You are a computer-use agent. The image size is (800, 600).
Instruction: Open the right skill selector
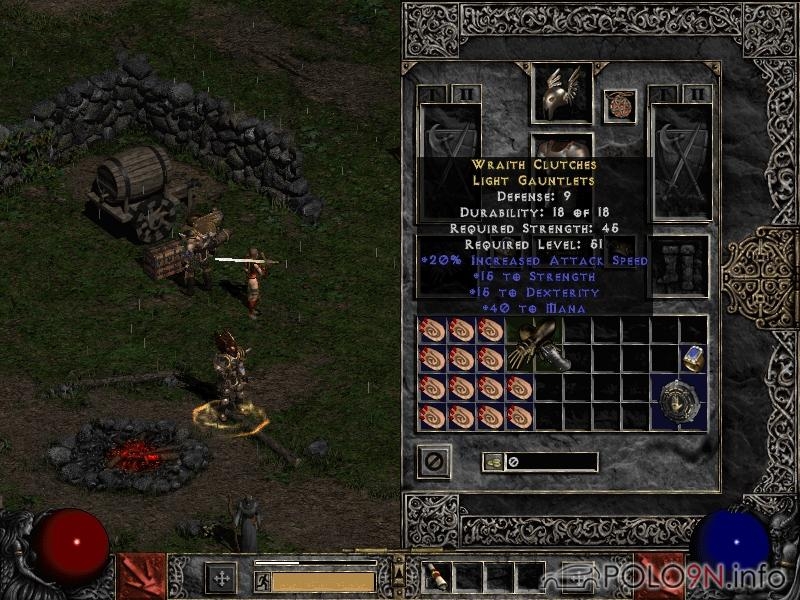coord(660,576)
